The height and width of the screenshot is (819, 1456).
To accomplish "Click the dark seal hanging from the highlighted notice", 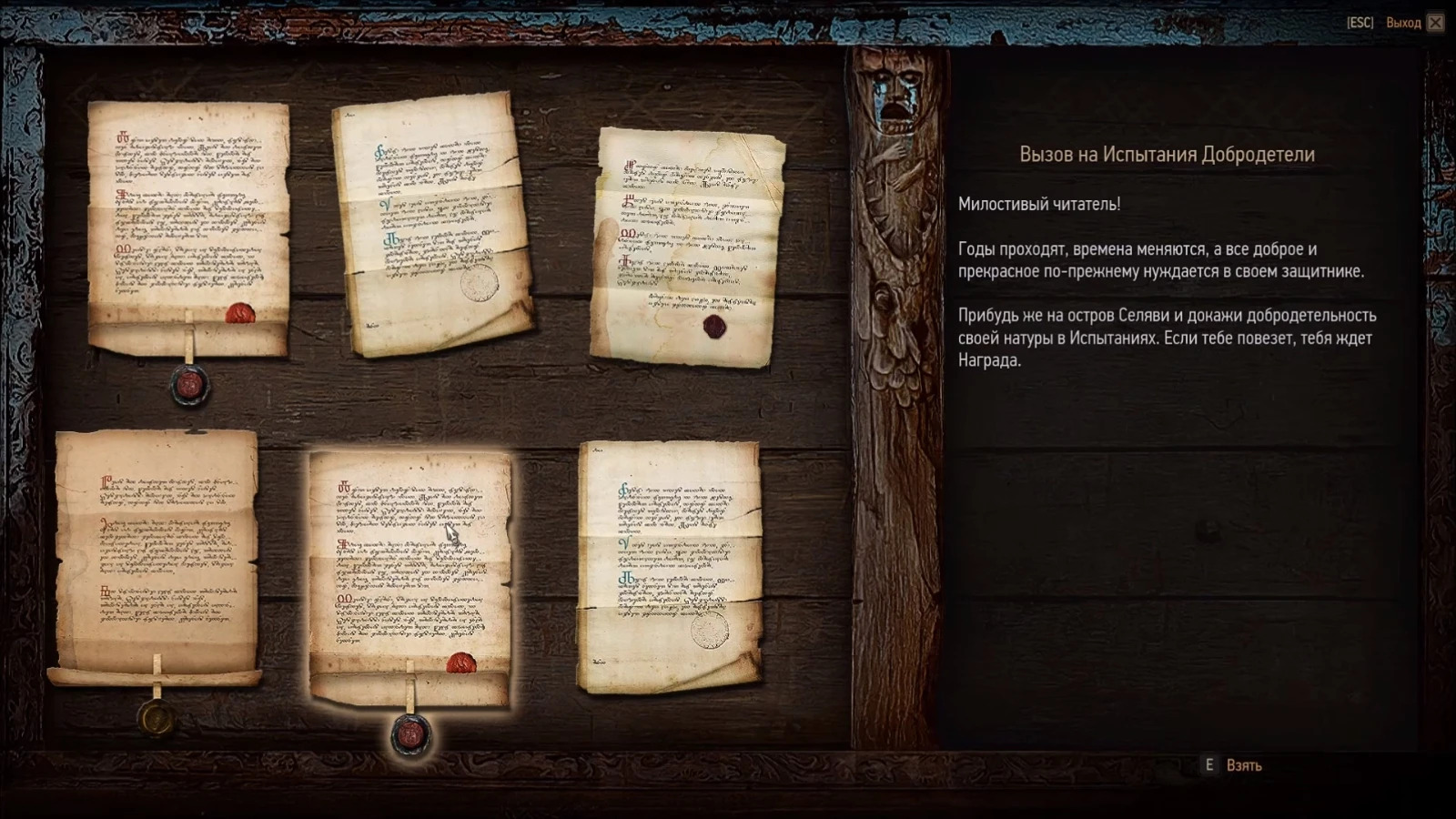I will click(411, 737).
